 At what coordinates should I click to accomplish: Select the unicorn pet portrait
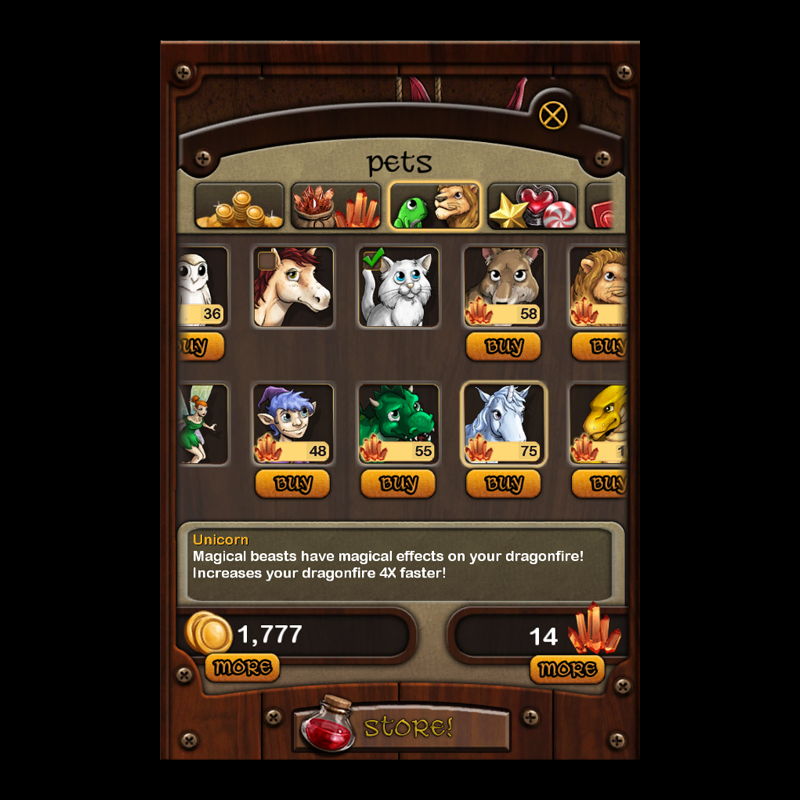click(504, 424)
